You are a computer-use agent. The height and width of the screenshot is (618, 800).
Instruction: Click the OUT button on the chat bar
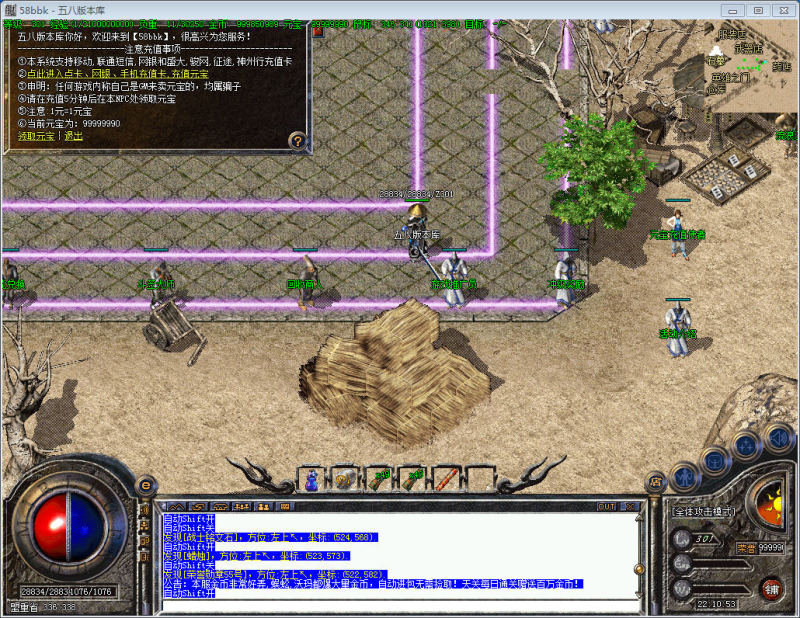607,506
